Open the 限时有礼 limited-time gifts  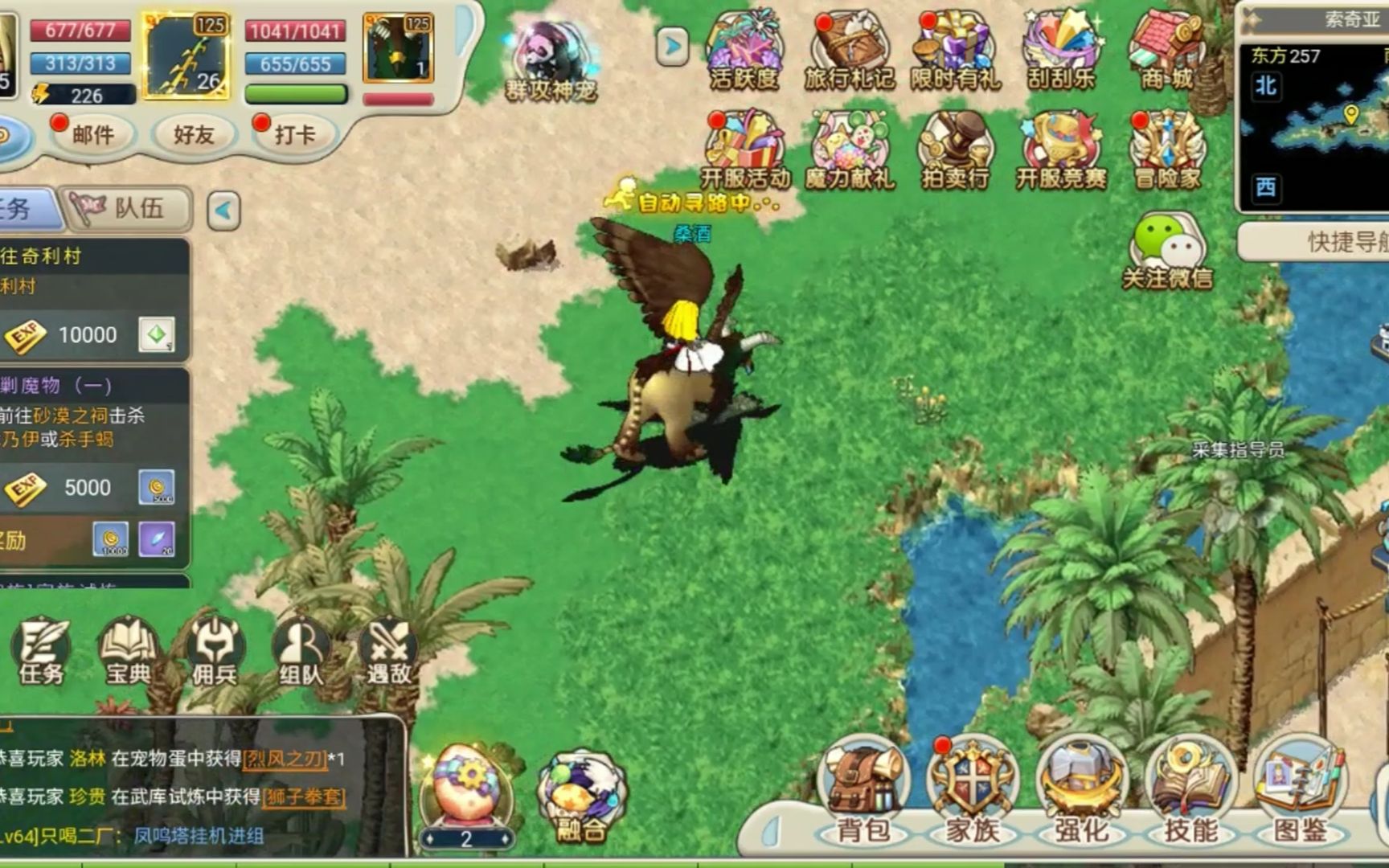[955, 50]
